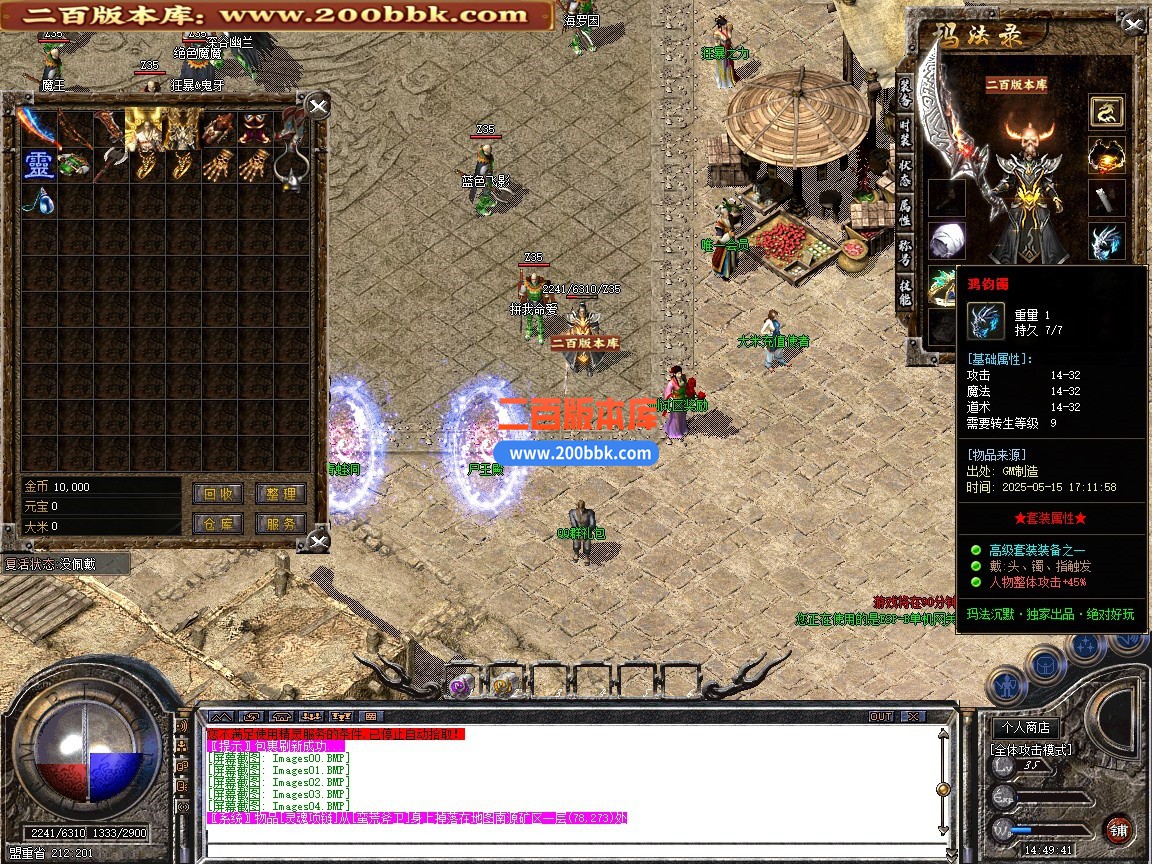Open the 个人商店 personal shop
This screenshot has width=1152, height=864.
[1025, 727]
